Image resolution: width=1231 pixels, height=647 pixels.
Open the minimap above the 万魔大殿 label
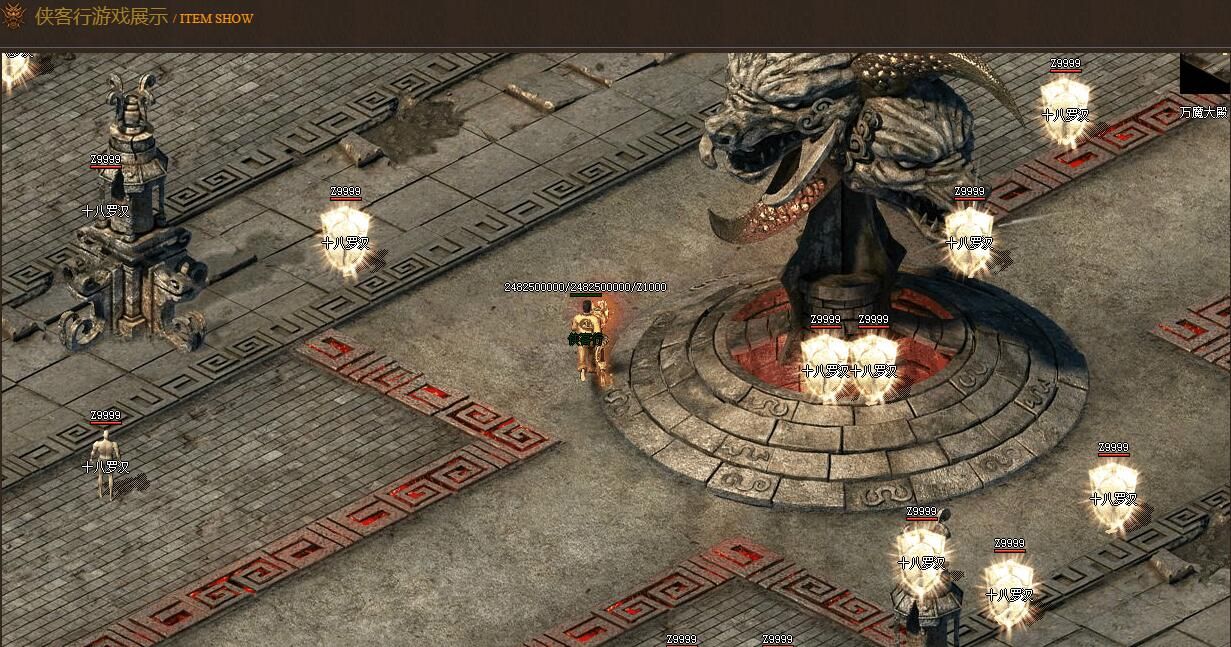click(x=1205, y=75)
